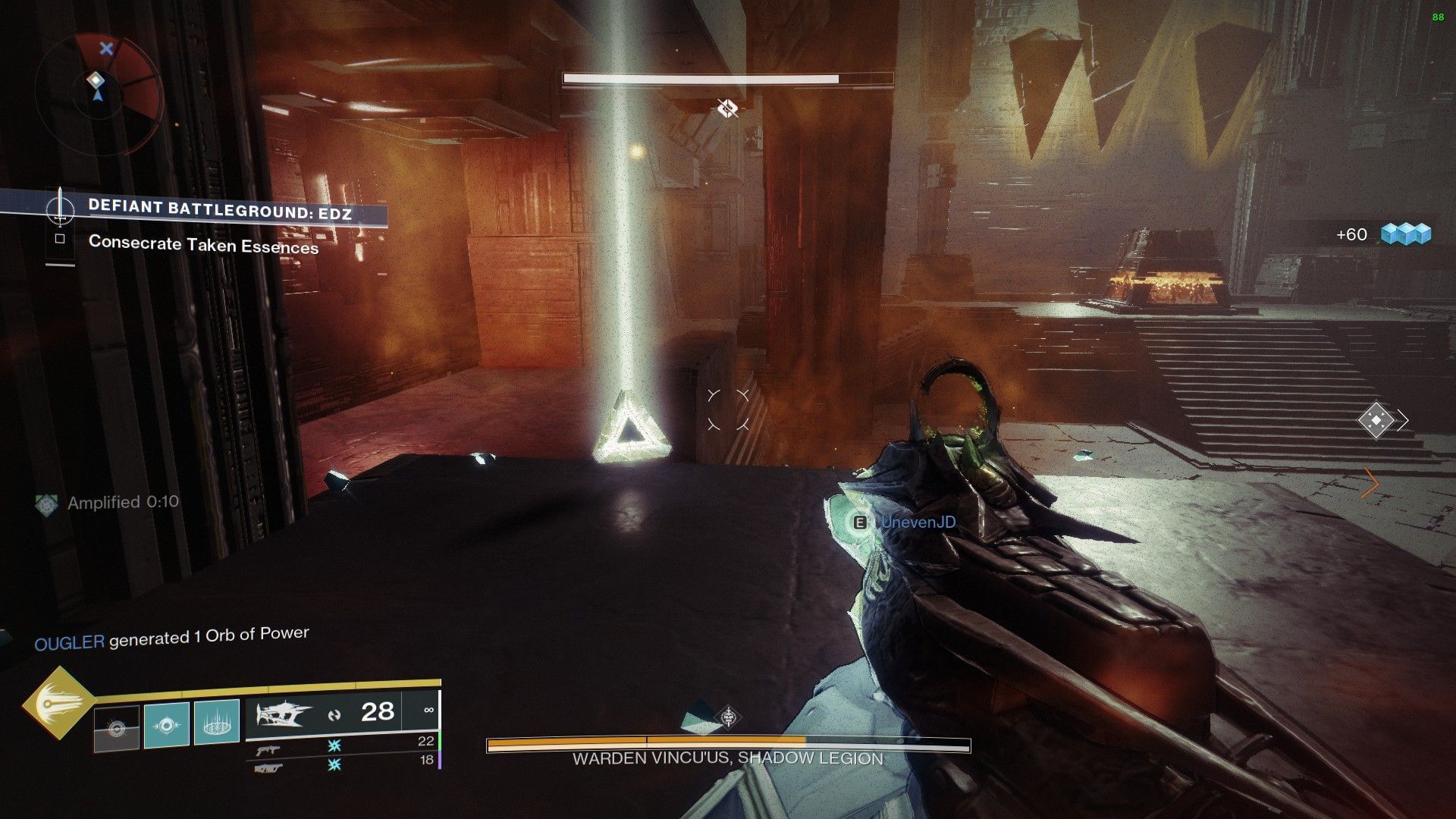Viewport: 1456px width, 819px height.
Task: Select the heavy weapon icon
Action: click(267, 767)
